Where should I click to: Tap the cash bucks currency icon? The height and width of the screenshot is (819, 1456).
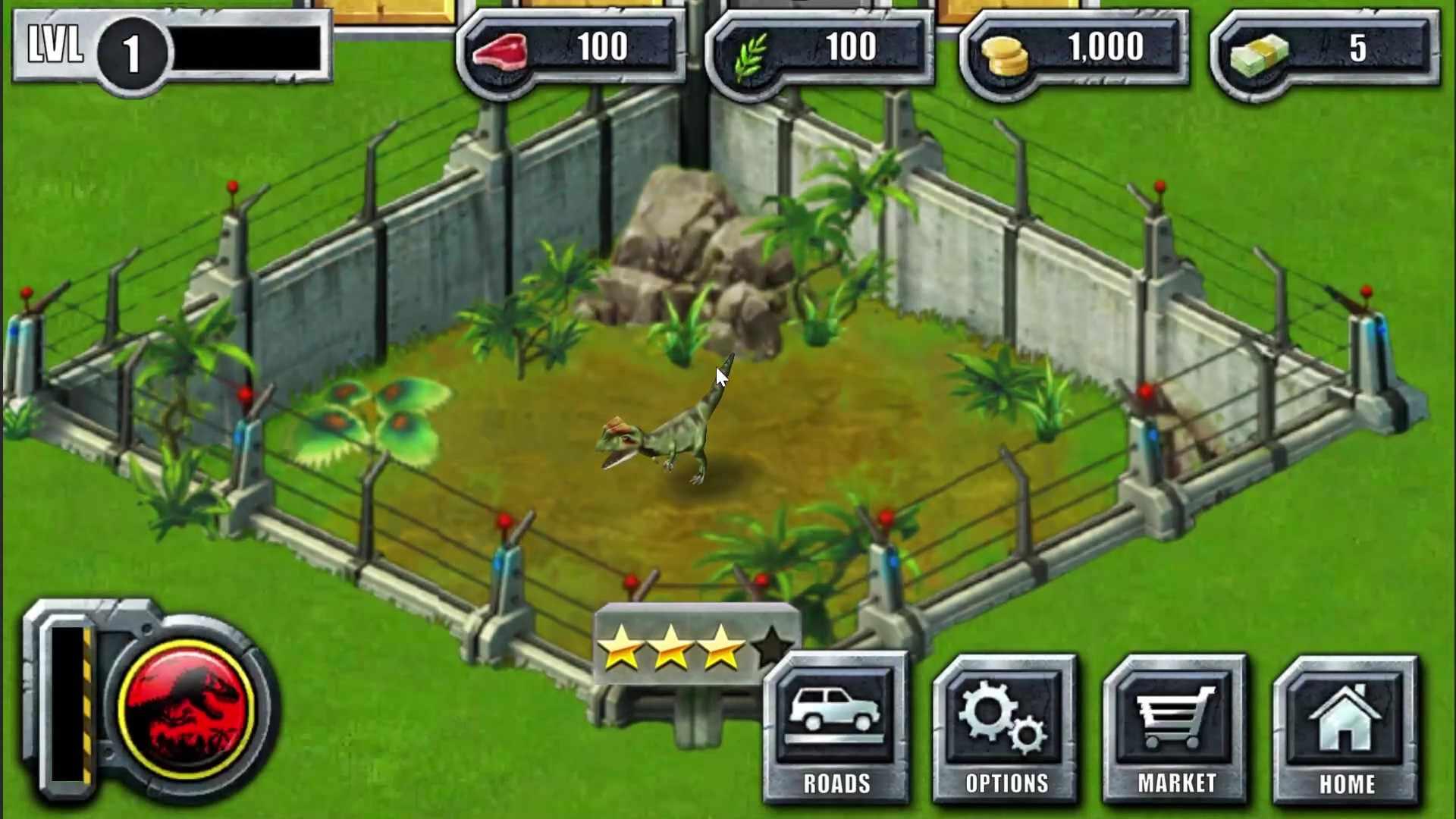1254,52
